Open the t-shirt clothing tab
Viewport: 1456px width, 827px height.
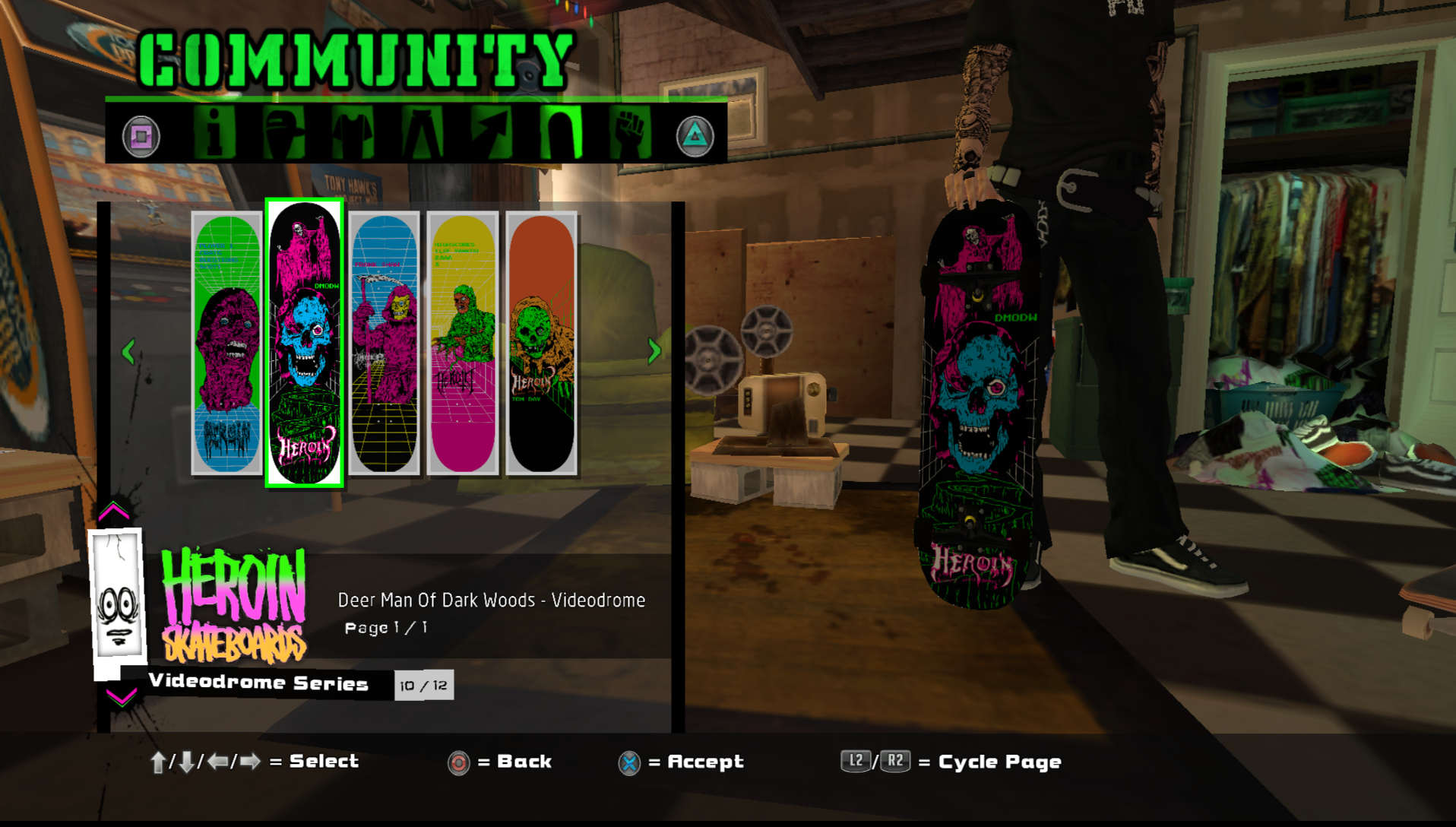[x=353, y=134]
